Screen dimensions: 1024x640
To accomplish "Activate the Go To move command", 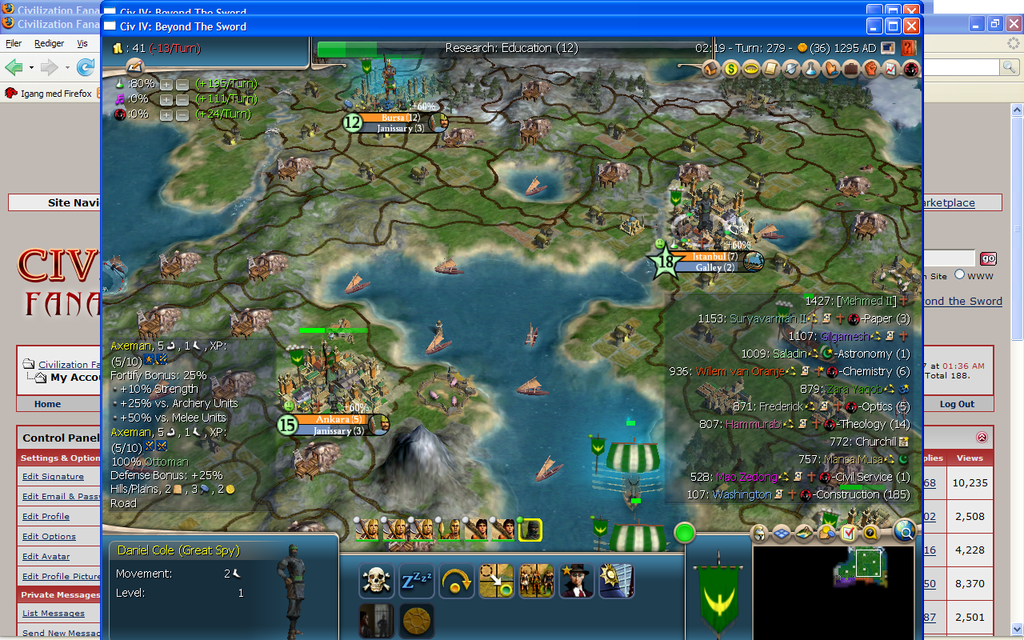I will [496, 580].
